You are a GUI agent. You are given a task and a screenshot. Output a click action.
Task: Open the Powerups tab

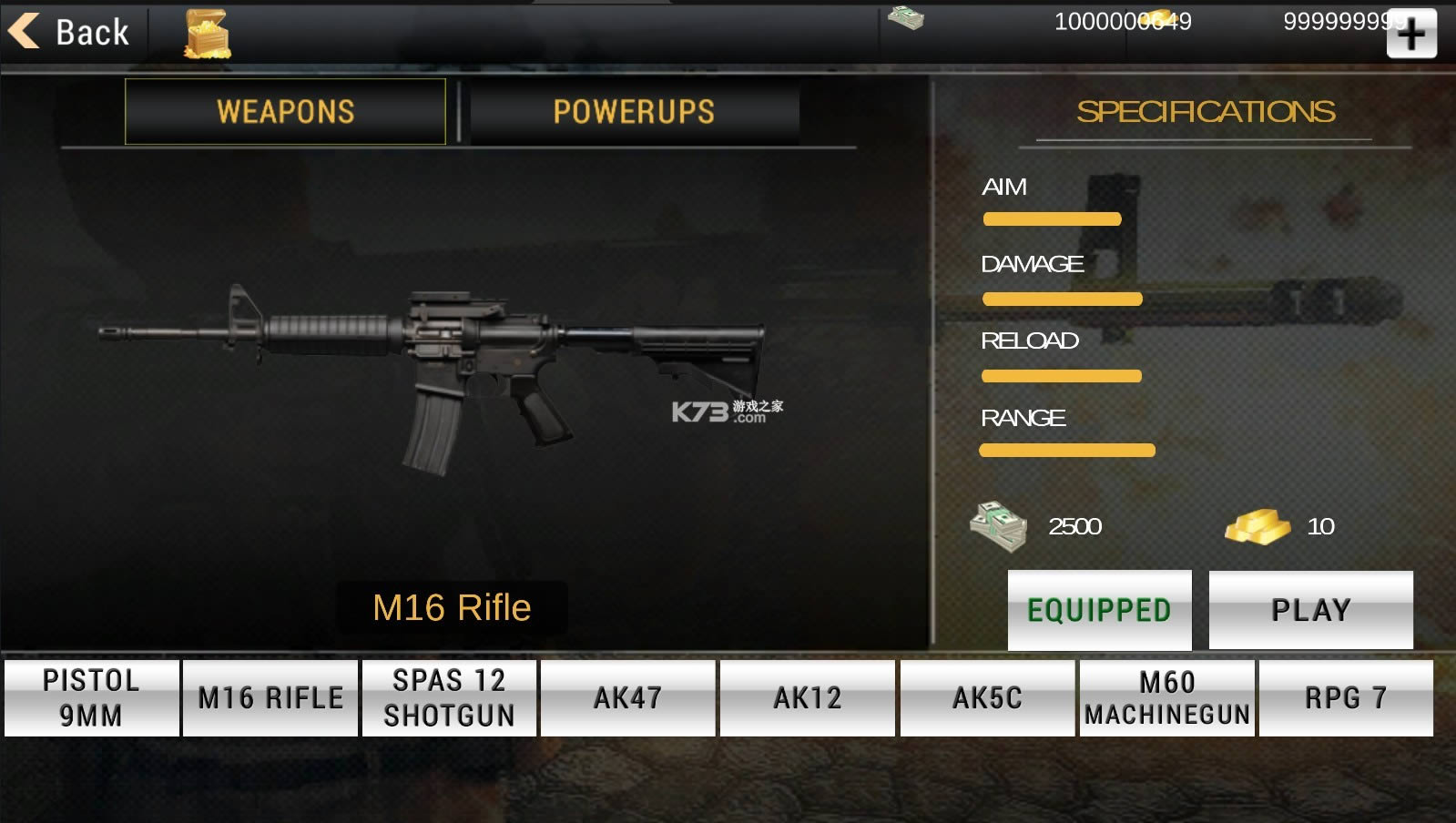pyautogui.click(x=634, y=111)
